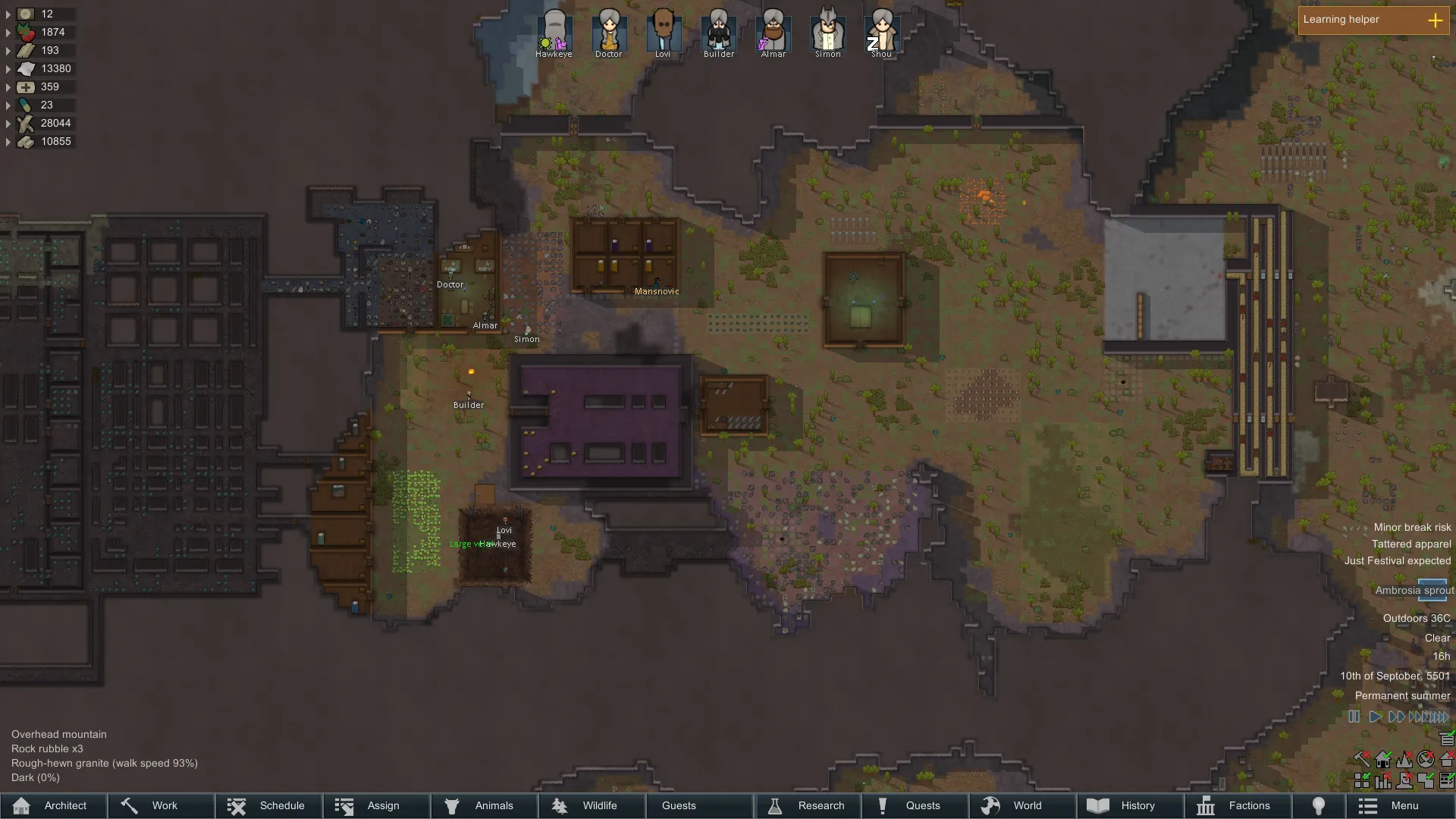The height and width of the screenshot is (819, 1456).
Task: Pause the game with the pause control
Action: (x=1354, y=717)
